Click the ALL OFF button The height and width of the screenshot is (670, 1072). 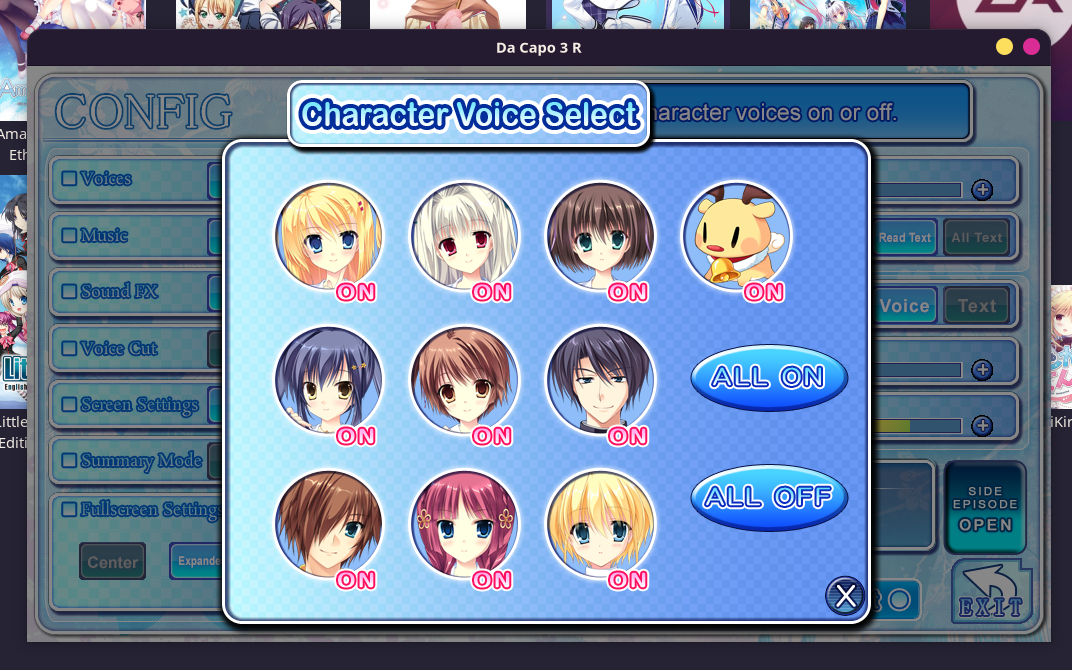click(x=769, y=496)
